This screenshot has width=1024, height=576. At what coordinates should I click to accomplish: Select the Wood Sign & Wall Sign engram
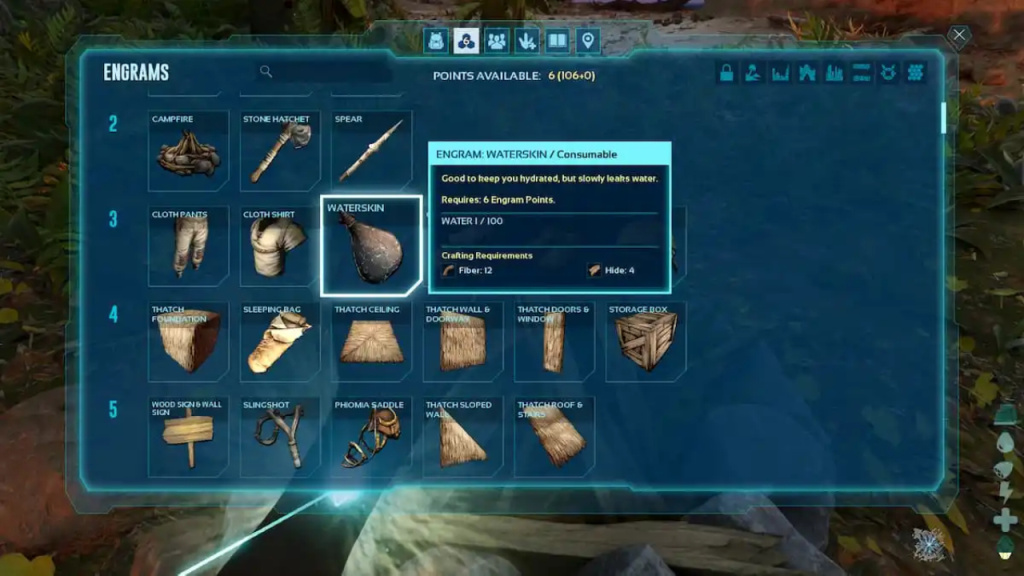point(188,437)
